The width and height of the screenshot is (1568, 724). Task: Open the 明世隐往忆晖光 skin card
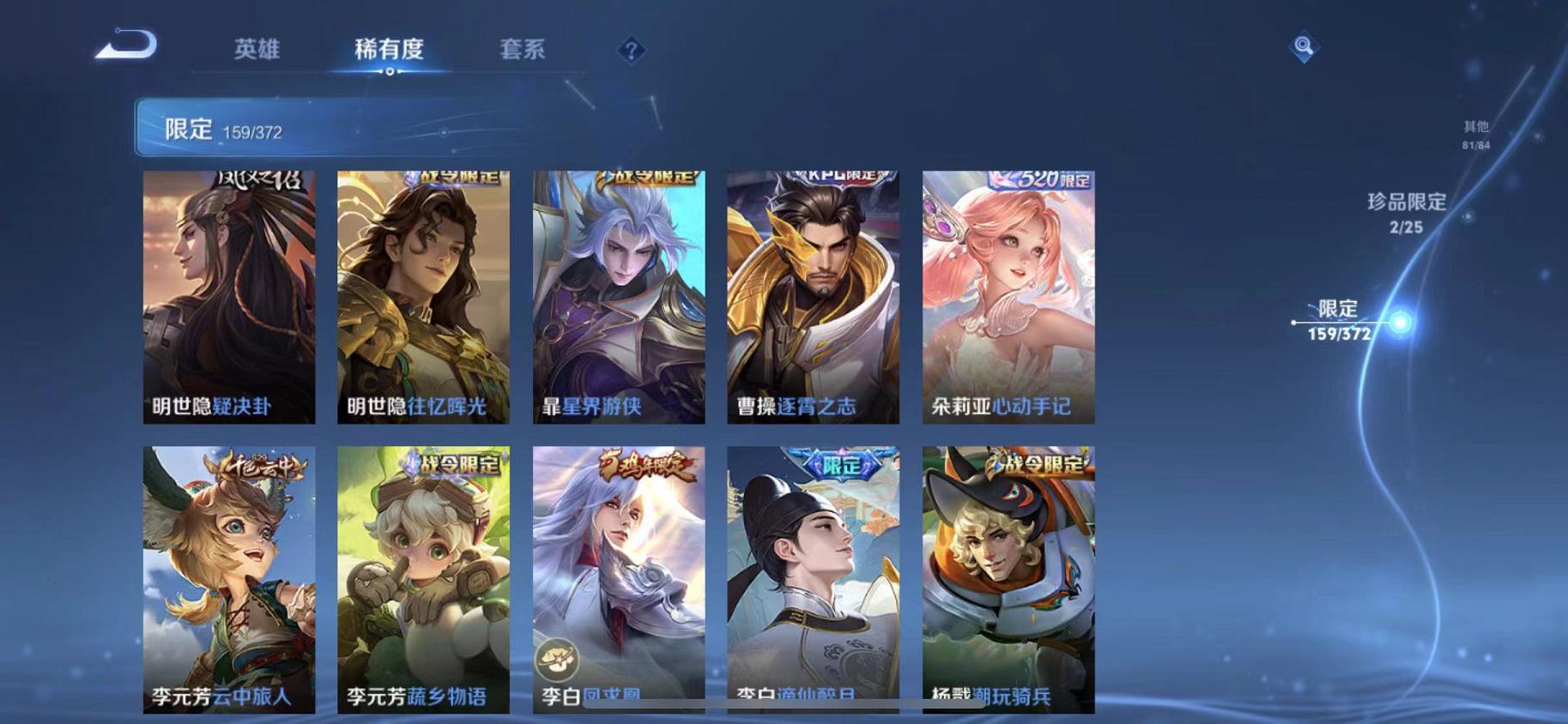(x=421, y=296)
